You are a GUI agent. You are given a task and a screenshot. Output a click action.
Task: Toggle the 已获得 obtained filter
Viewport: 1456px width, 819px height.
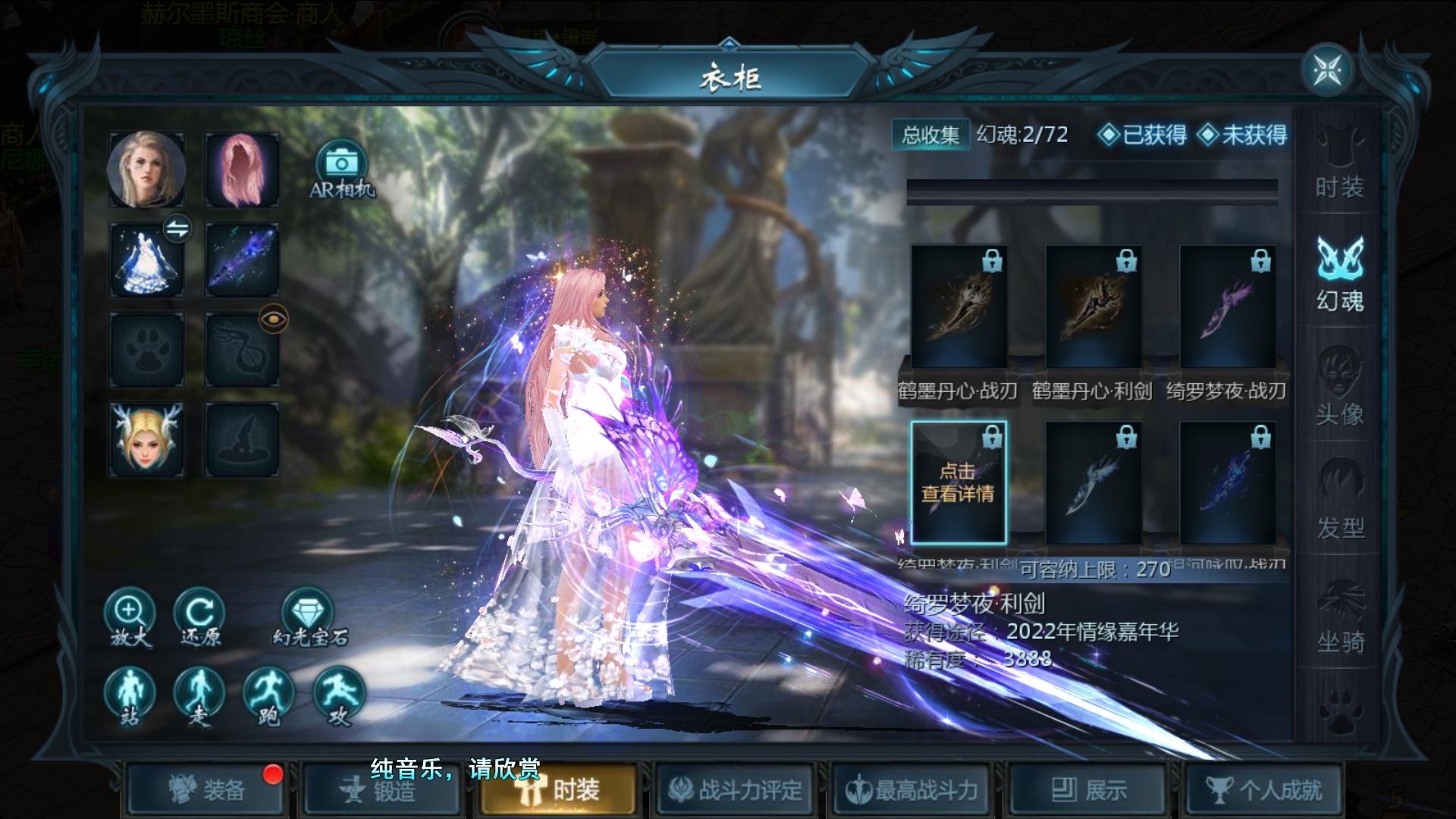[x=1142, y=135]
